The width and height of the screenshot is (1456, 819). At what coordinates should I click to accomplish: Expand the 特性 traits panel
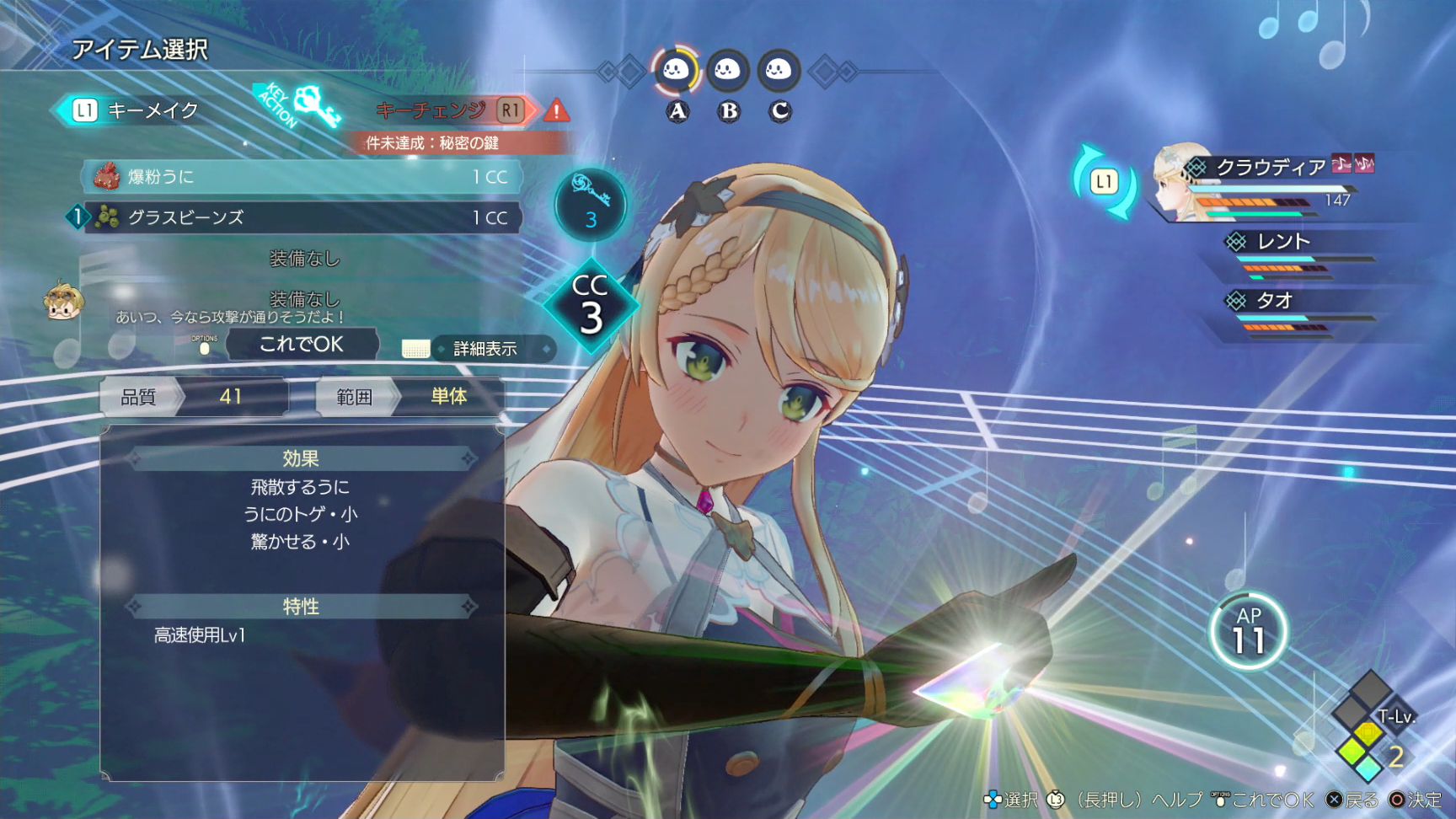[x=303, y=606]
